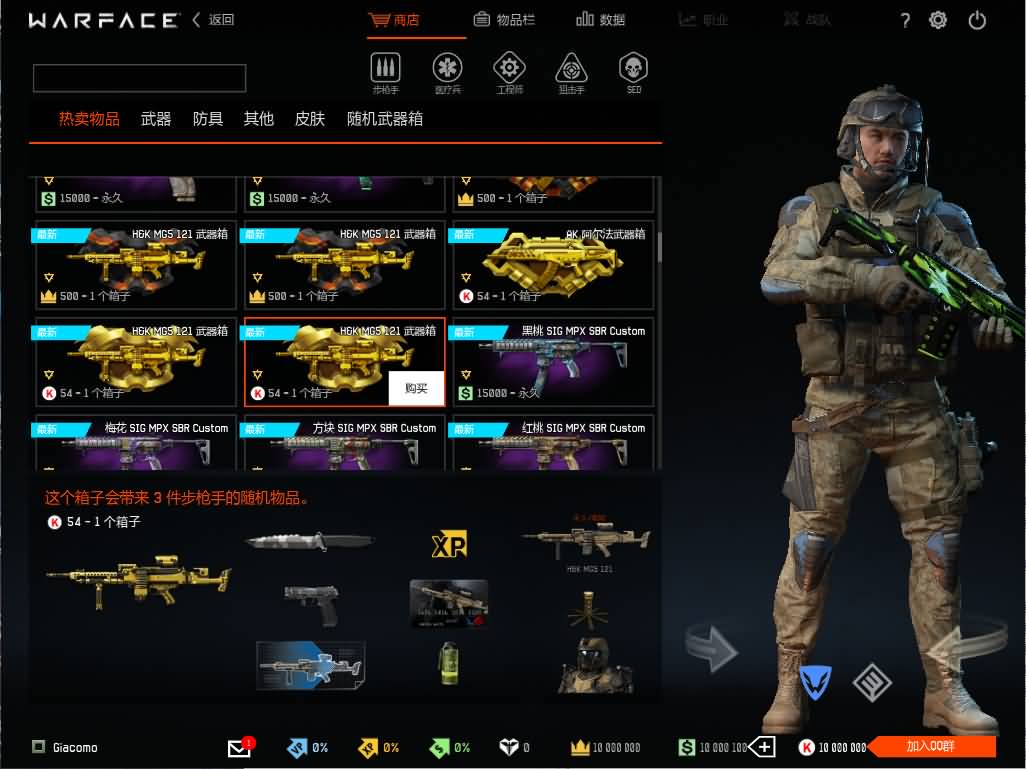The height and width of the screenshot is (769, 1026).
Task: Open the 防具 armor category
Action: pos(208,119)
